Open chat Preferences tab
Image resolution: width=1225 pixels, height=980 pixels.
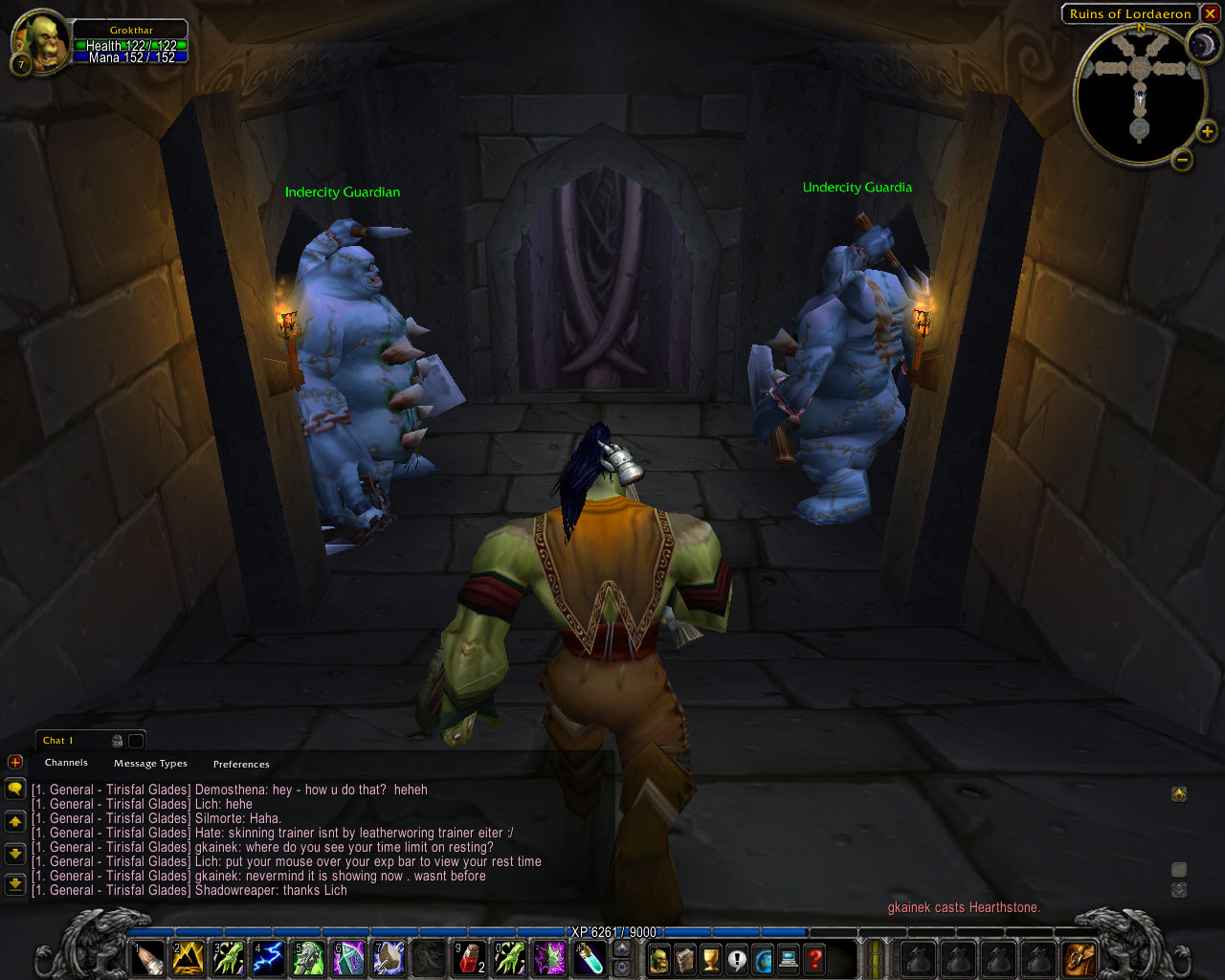pyautogui.click(x=241, y=764)
